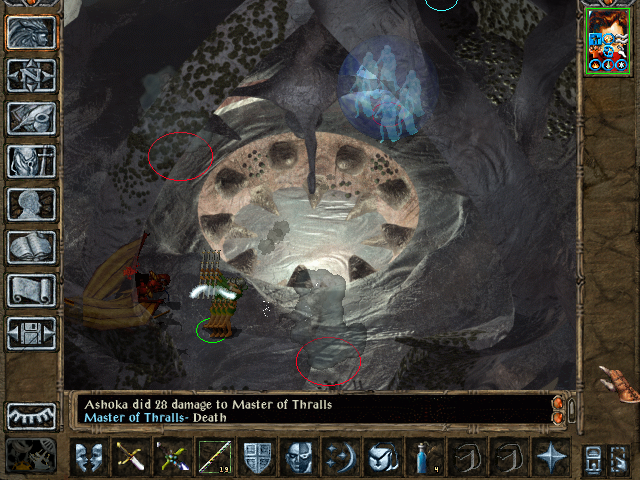Activate the crescent moon and star button
This screenshot has width=640, height=480.
(341, 457)
